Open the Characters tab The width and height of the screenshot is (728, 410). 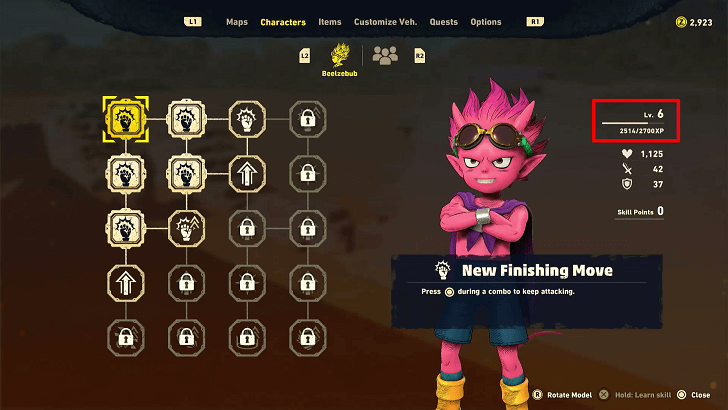[283, 22]
